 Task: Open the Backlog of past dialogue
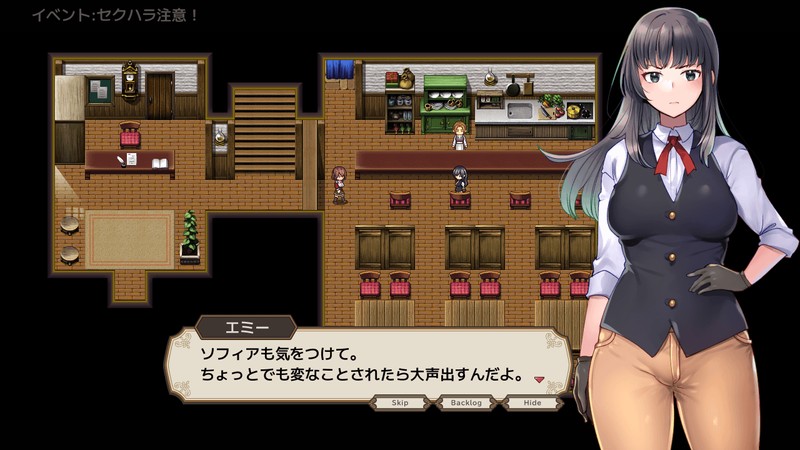467,402
